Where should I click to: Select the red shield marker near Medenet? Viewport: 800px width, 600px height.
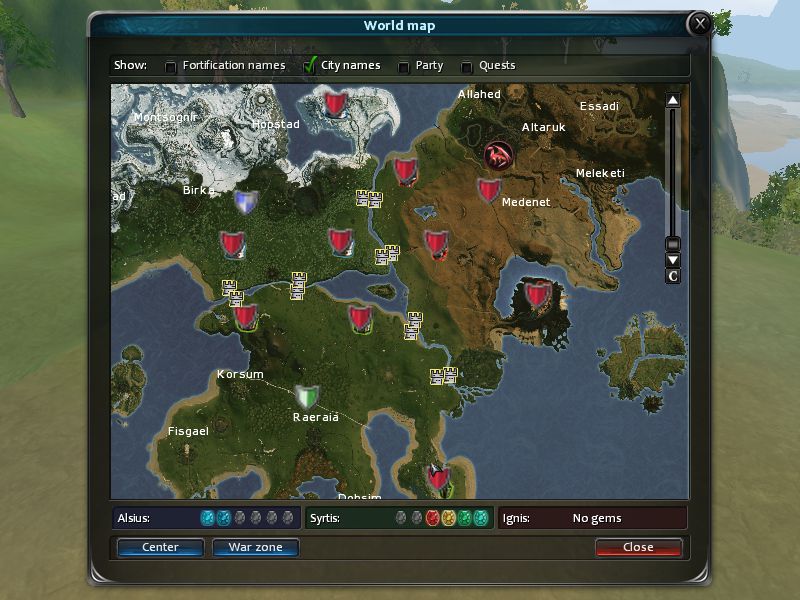point(488,190)
